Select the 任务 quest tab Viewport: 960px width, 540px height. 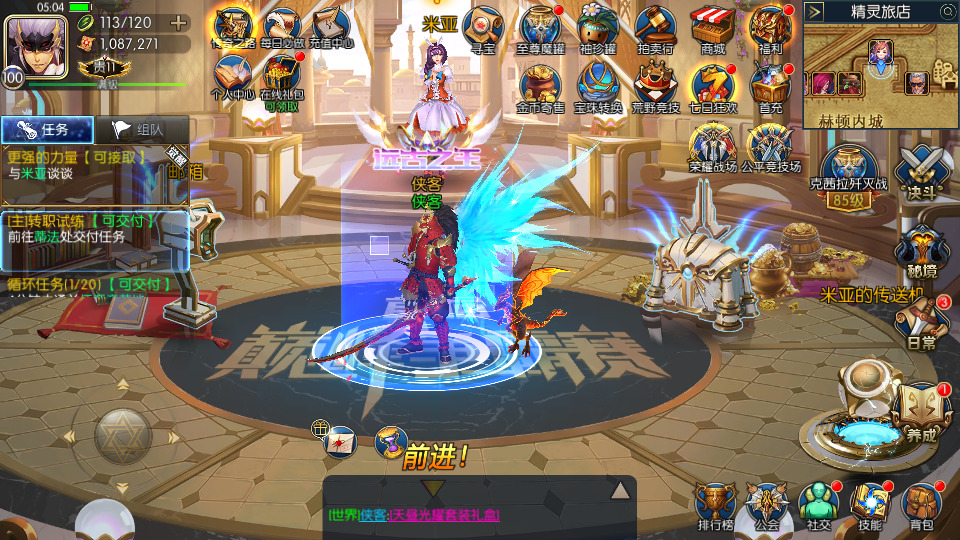tap(47, 129)
